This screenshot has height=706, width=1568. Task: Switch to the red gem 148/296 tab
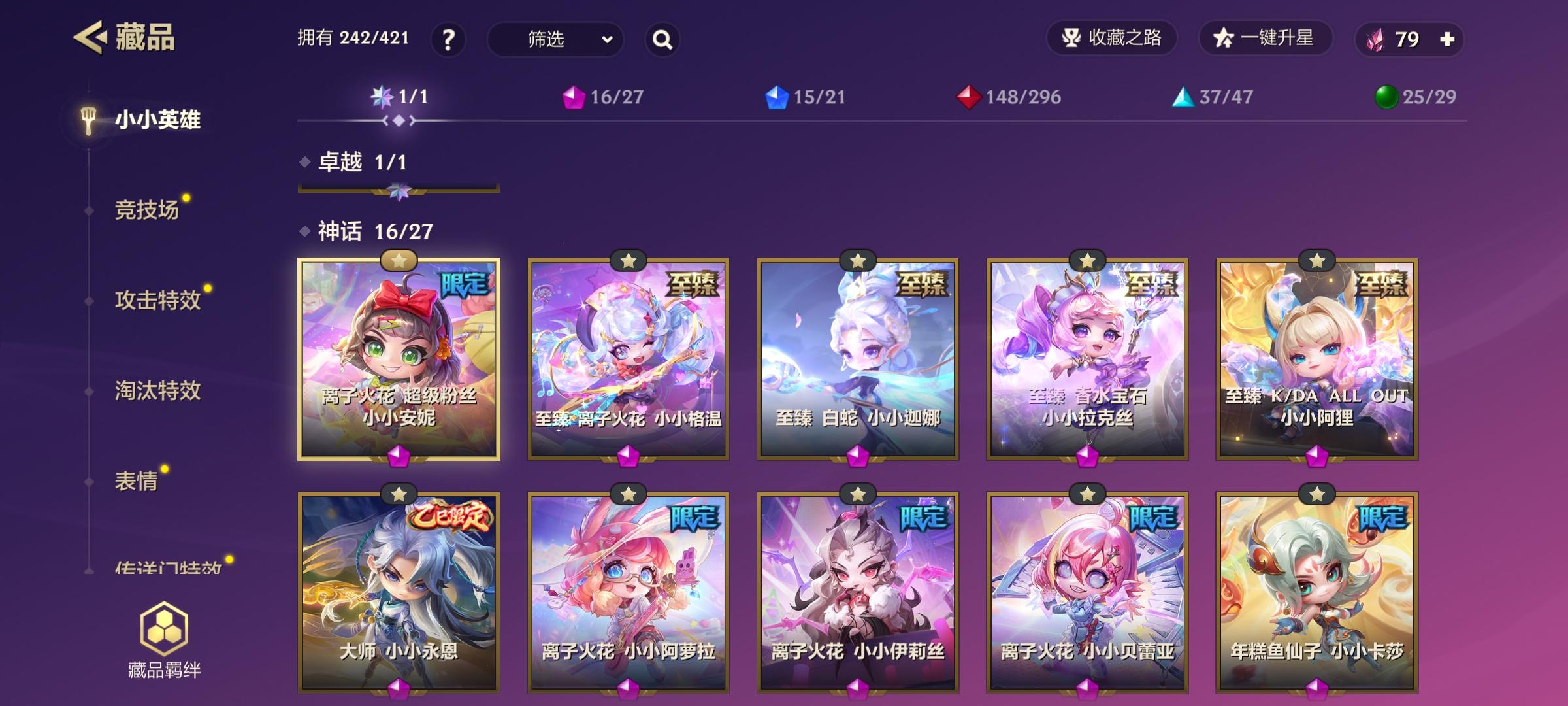tap(1009, 96)
